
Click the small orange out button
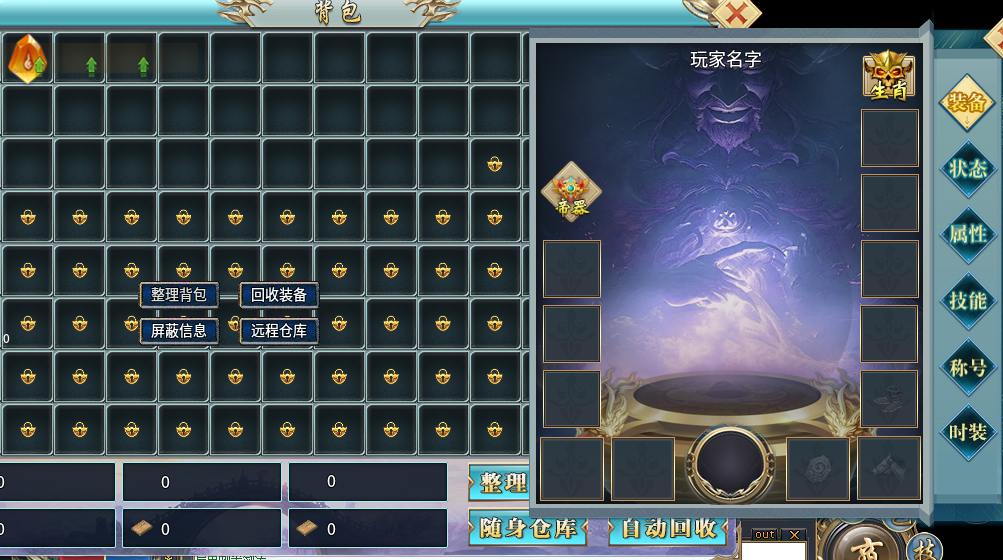[765, 535]
